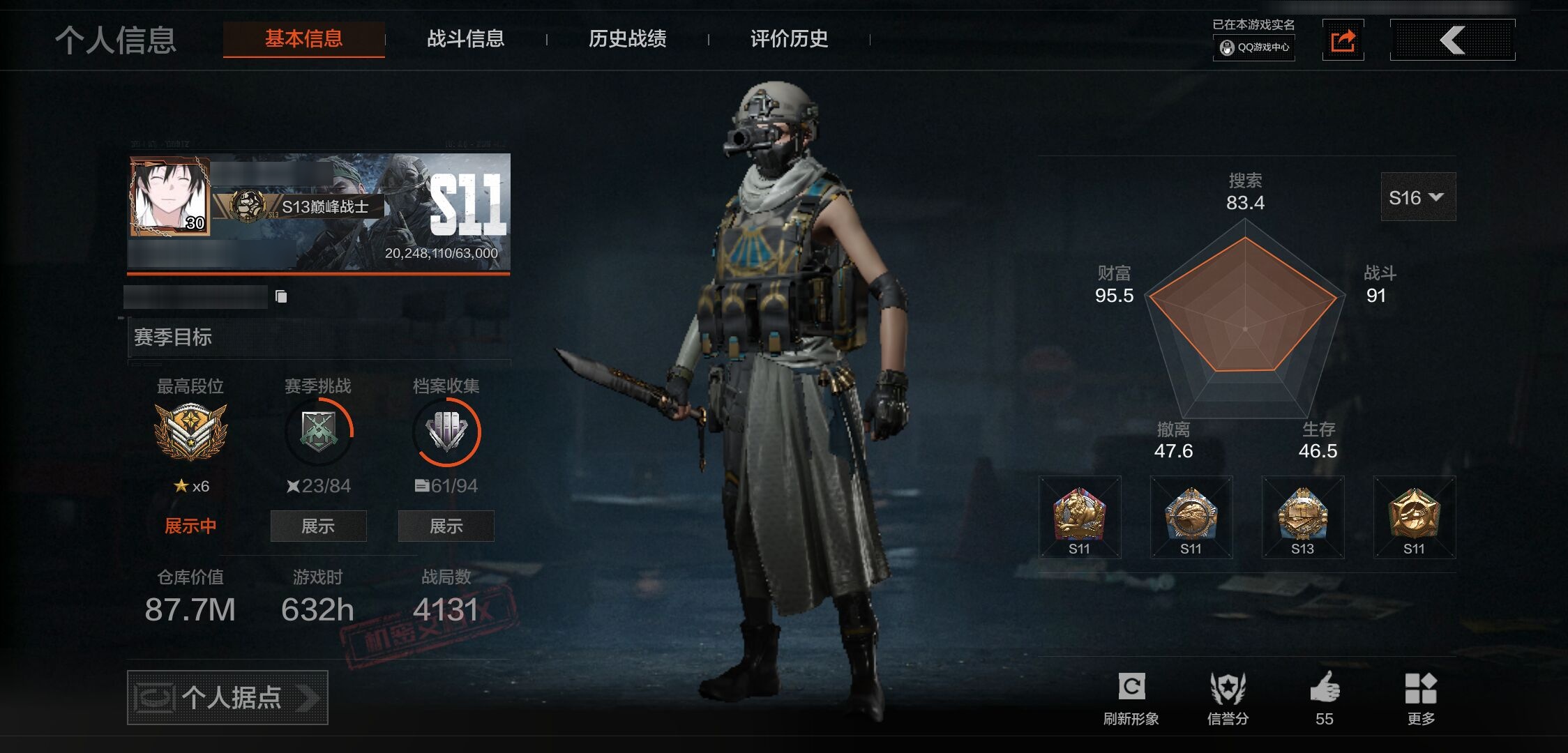Copy player ID with the copy icon

coord(281,297)
